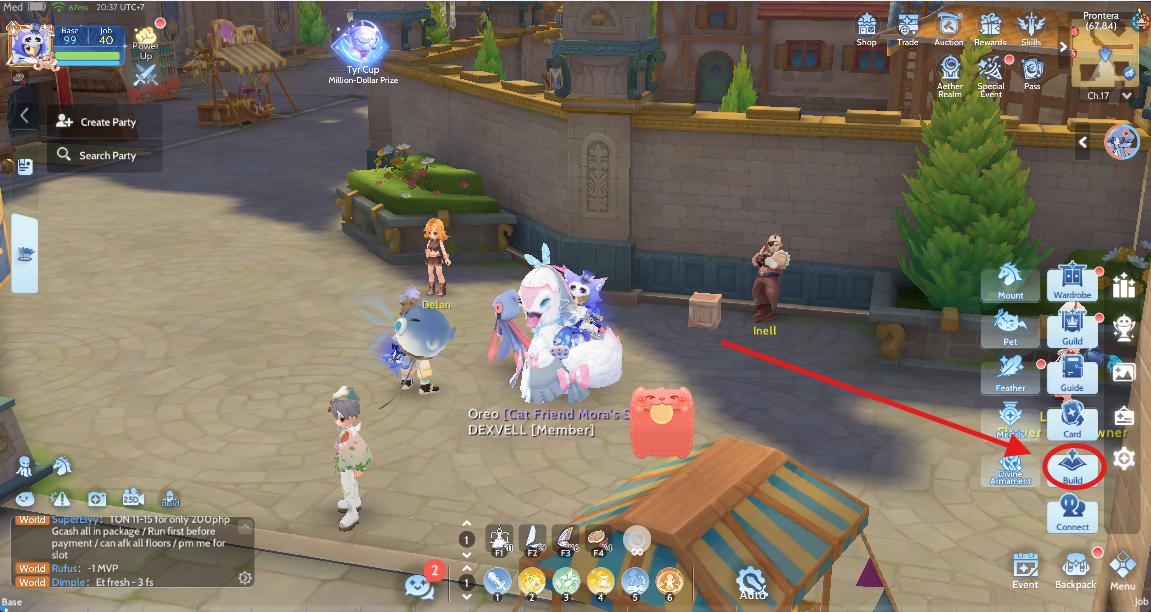Open the Backpack
Viewport: 1151px width, 612px height.
1075,571
